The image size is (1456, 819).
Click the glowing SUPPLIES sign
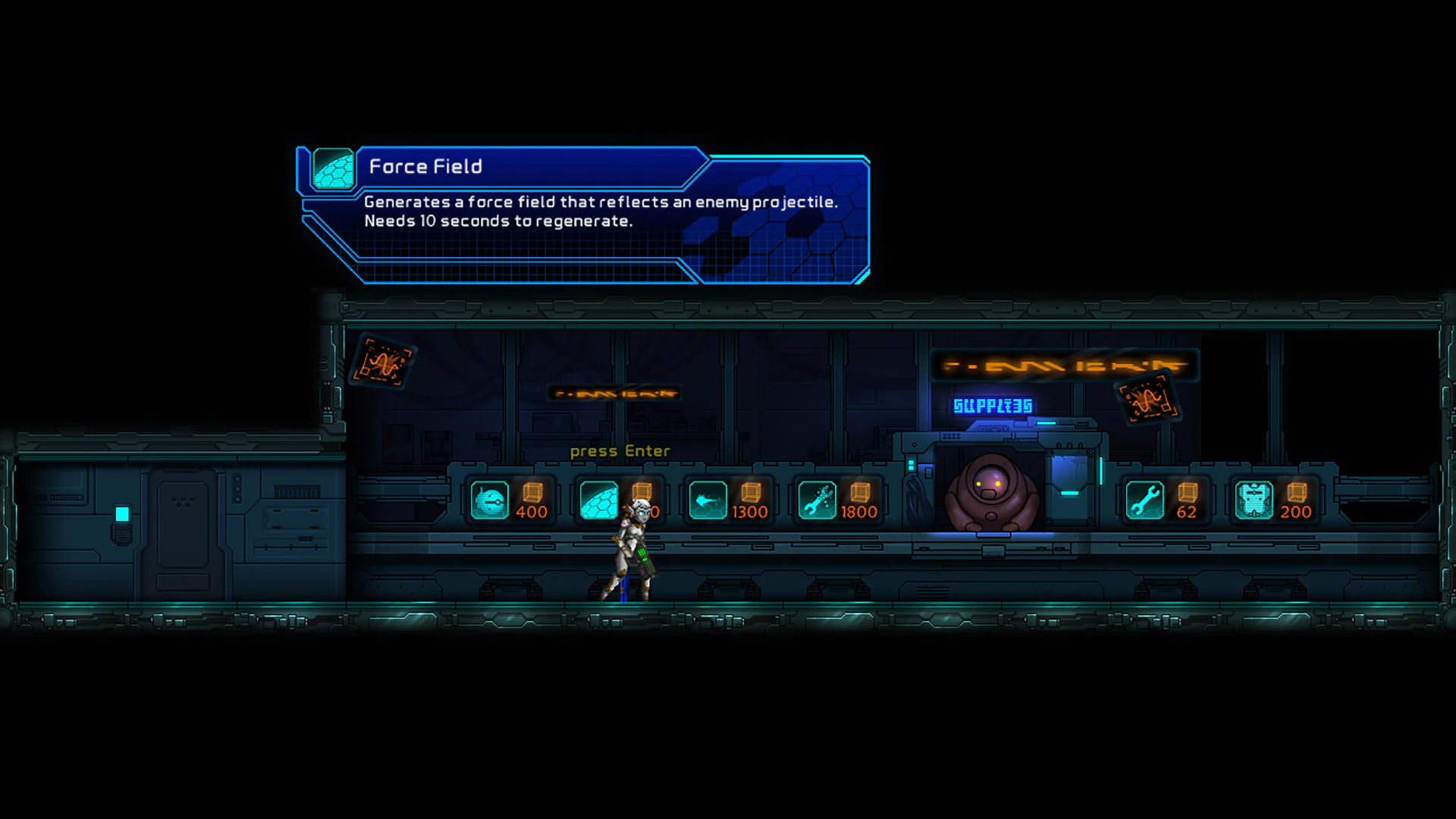[993, 406]
